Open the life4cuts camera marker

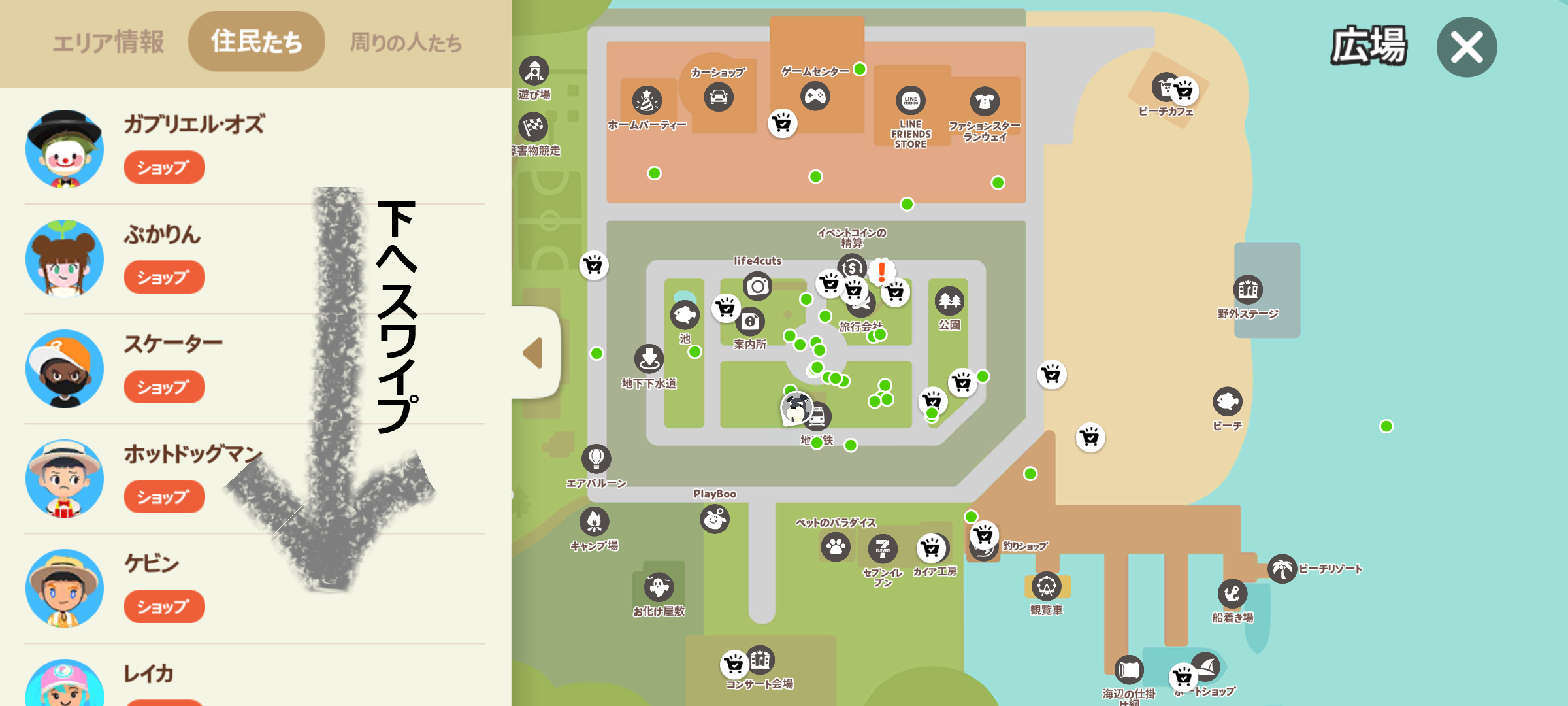click(757, 286)
